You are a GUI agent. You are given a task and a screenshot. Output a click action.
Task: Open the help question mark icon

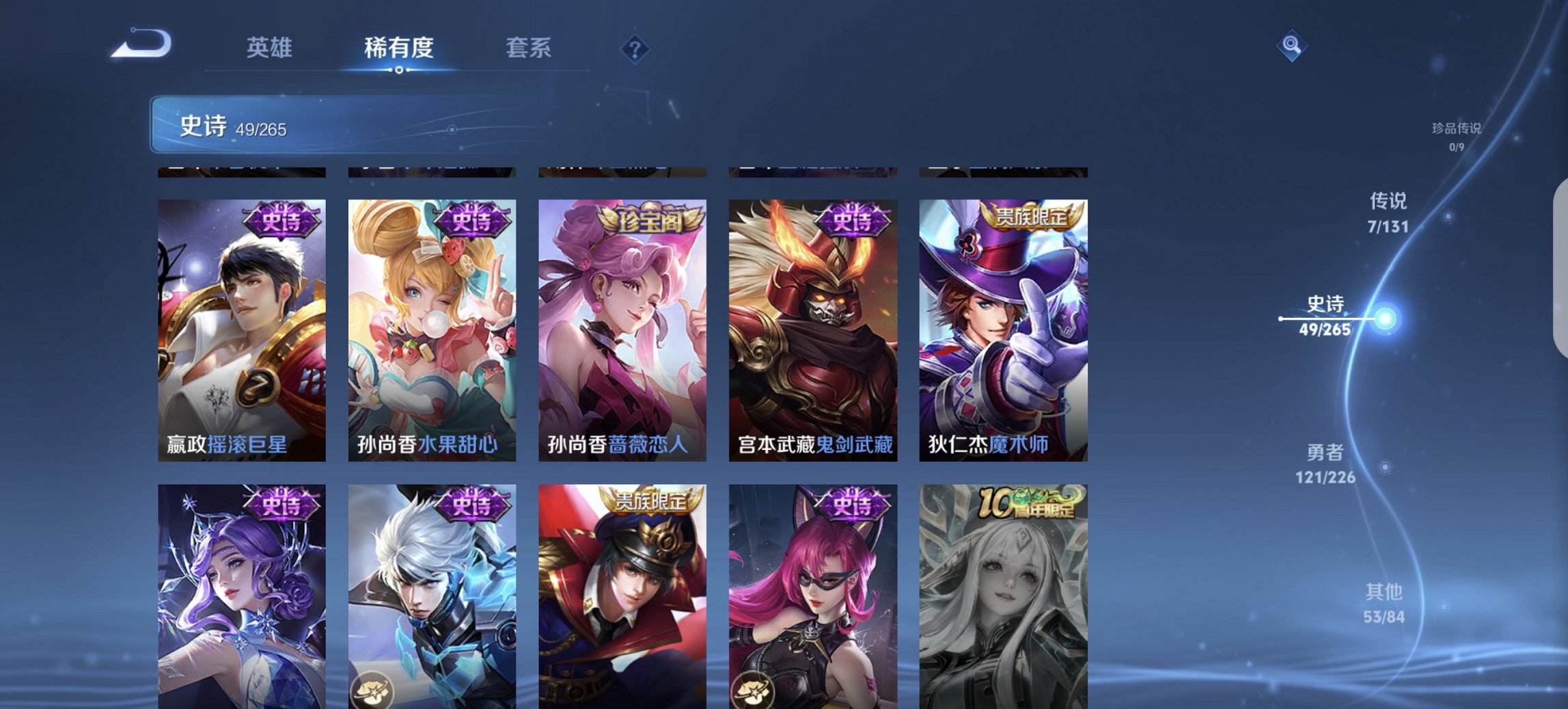coord(636,49)
